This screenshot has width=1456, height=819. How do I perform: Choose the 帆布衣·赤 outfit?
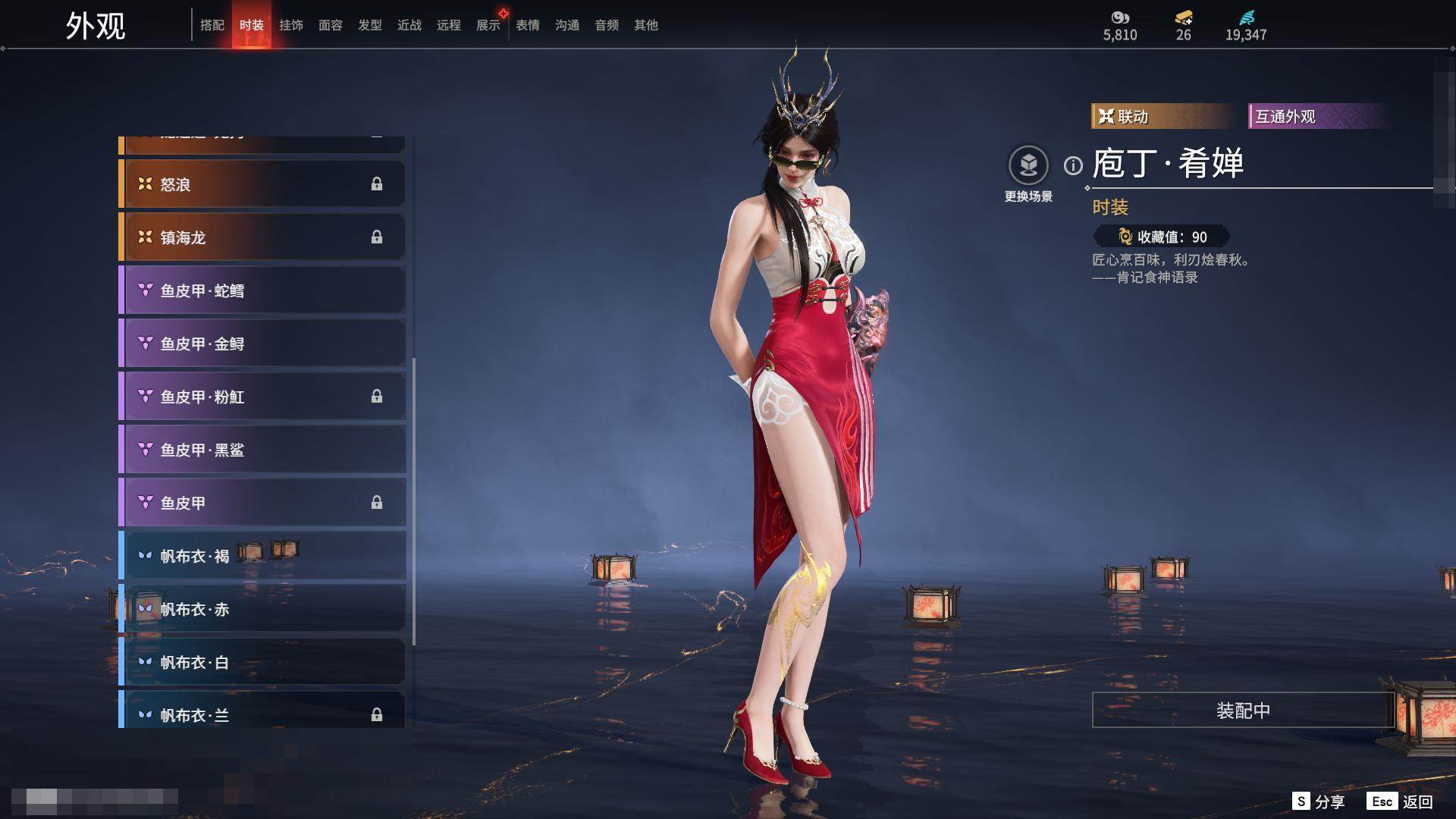pos(262,609)
